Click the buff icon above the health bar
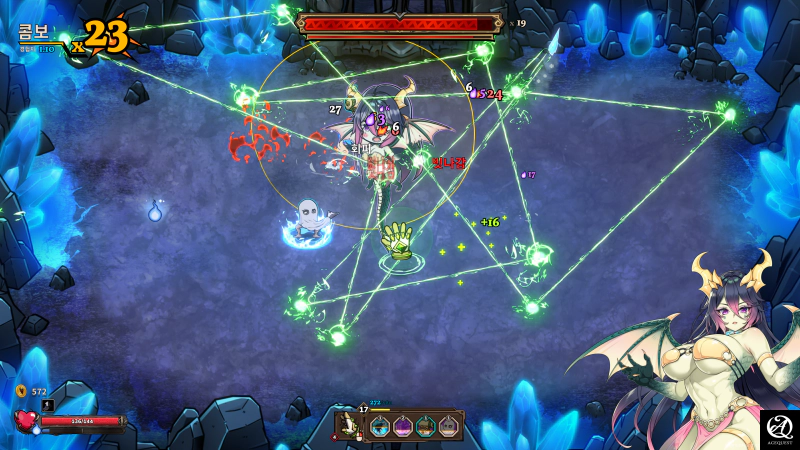800x450 pixels. click(x=47, y=405)
